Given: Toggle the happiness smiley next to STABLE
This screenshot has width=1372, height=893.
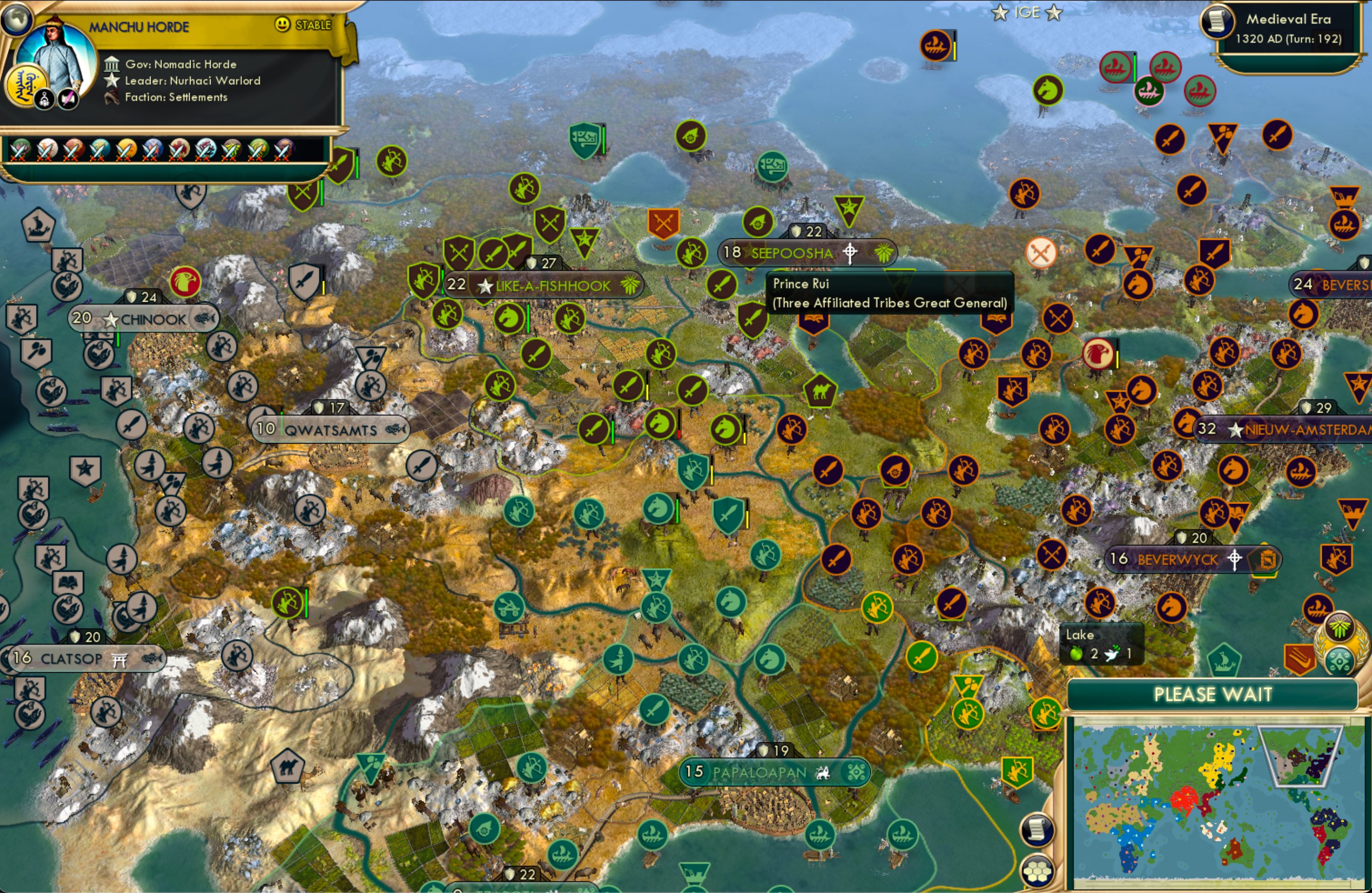Looking at the screenshot, I should tap(282, 25).
